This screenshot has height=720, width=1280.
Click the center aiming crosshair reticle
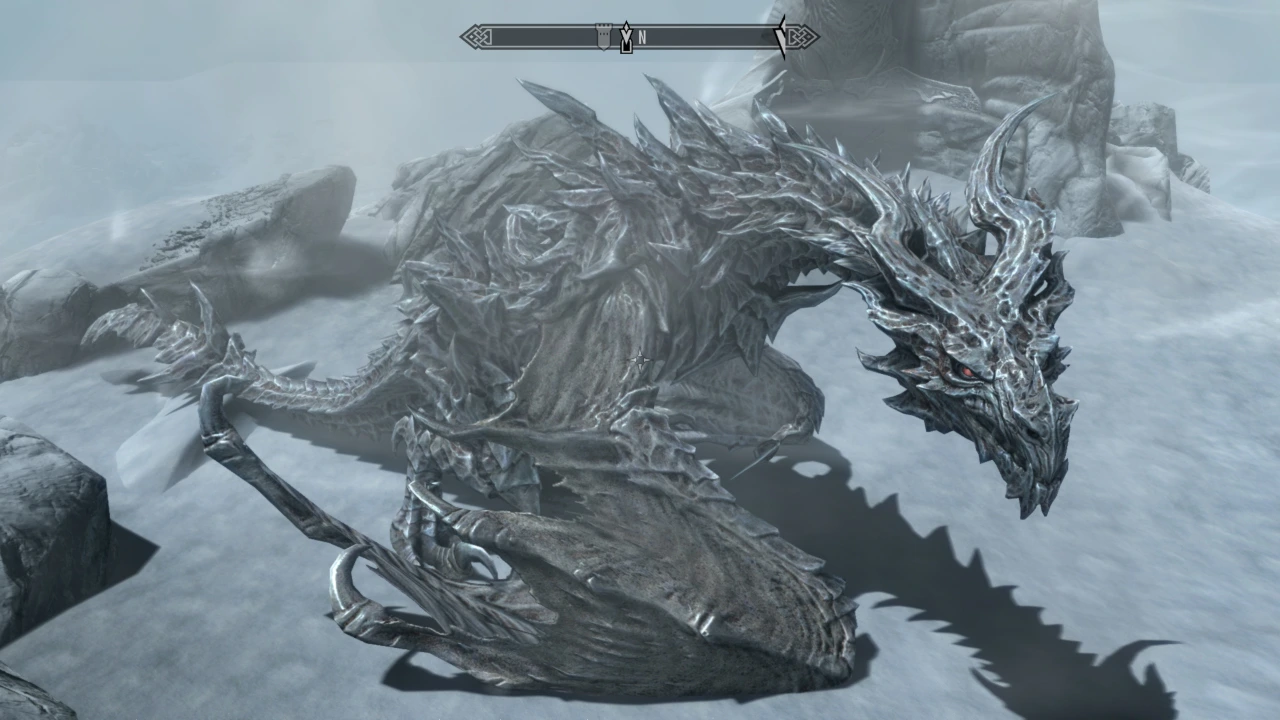pyautogui.click(x=639, y=360)
